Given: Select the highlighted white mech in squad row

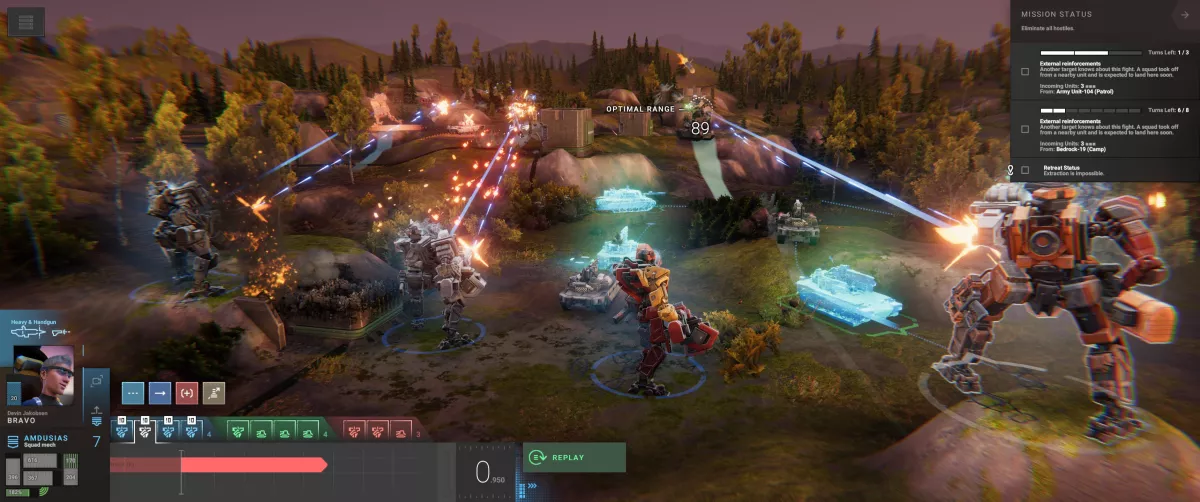Looking at the screenshot, I should [145, 430].
